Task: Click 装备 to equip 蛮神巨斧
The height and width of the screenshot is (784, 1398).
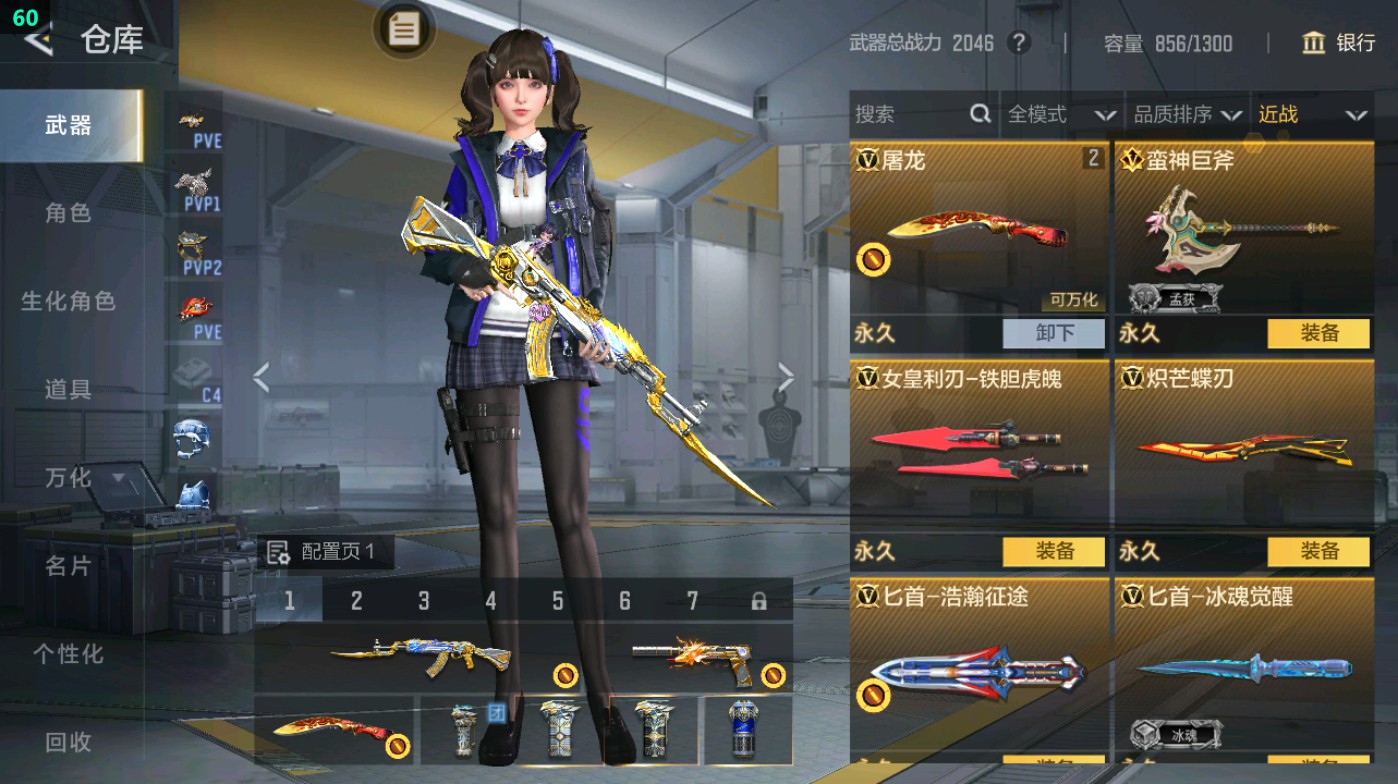Action: point(1318,333)
